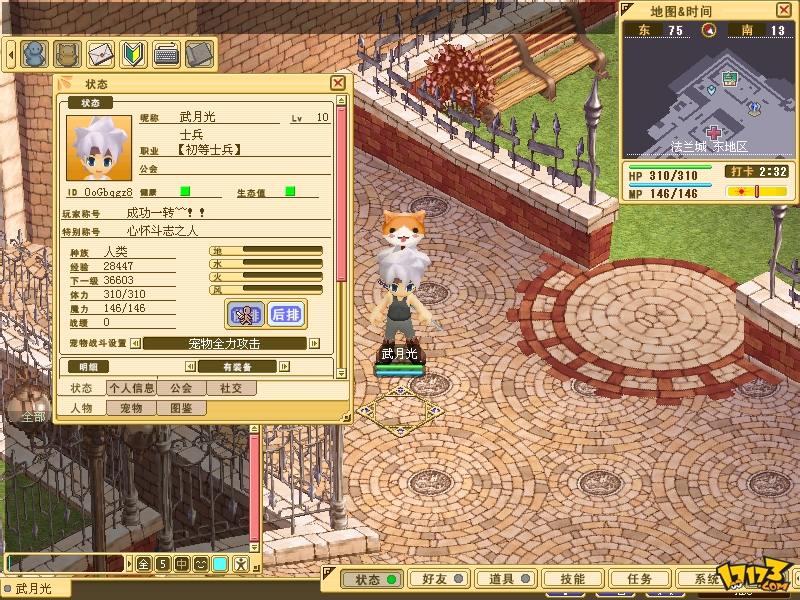
Task: Click the keyboard icon in top toolbar
Action: click(166, 53)
